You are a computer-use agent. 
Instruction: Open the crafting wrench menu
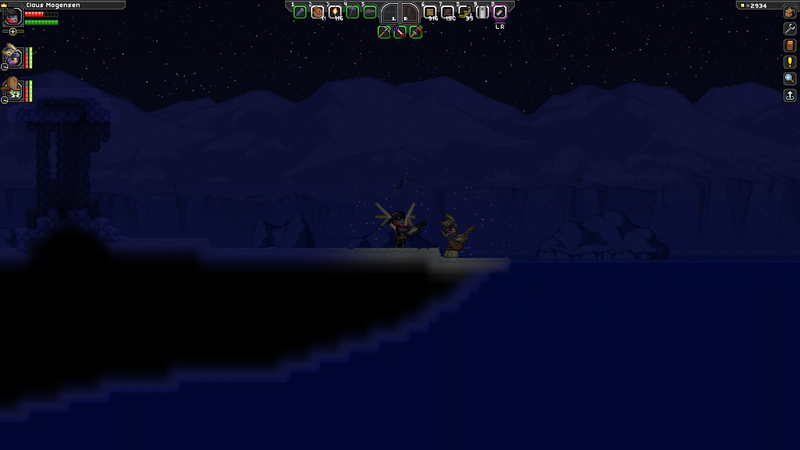point(789,29)
